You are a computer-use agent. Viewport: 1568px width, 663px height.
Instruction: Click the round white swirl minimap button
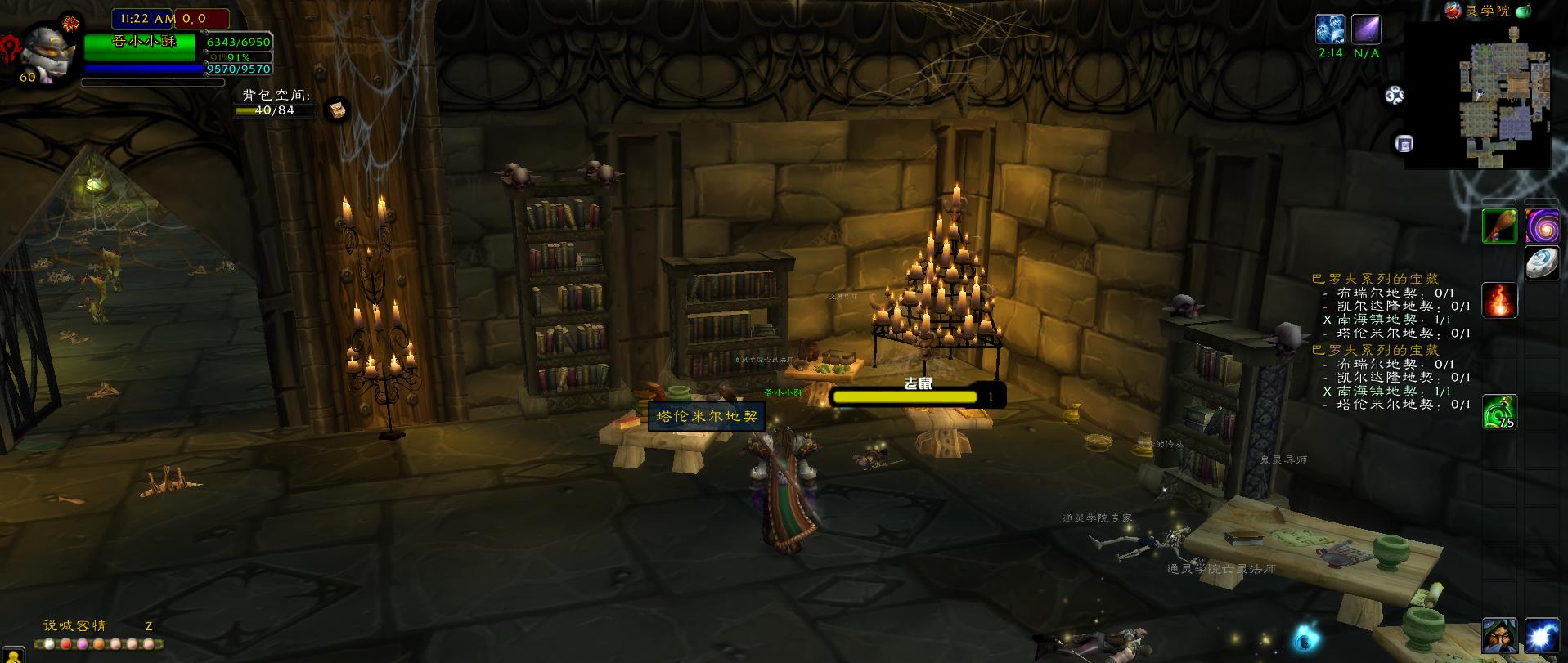click(x=1394, y=96)
